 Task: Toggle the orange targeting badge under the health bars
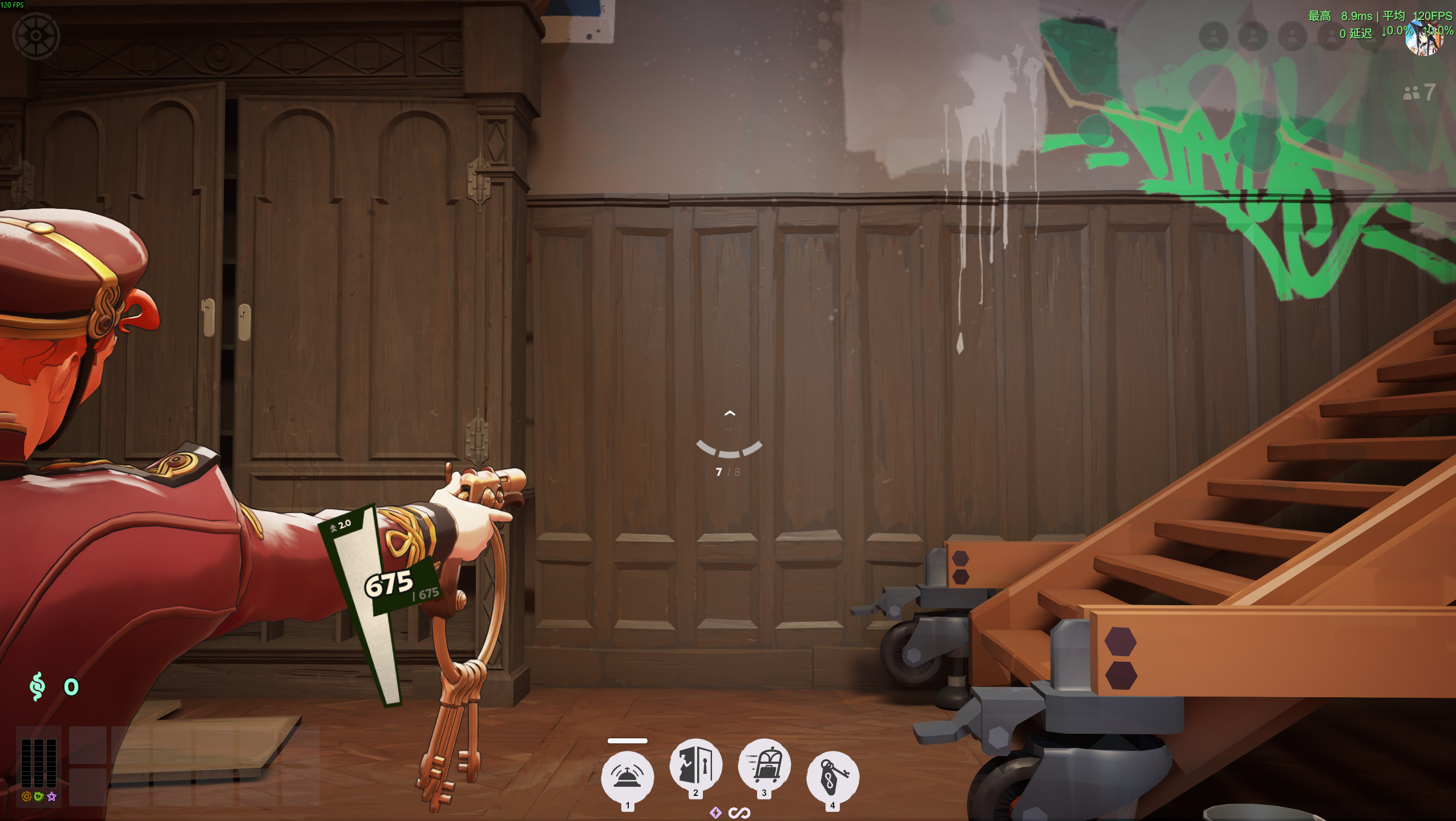pyautogui.click(x=26, y=796)
